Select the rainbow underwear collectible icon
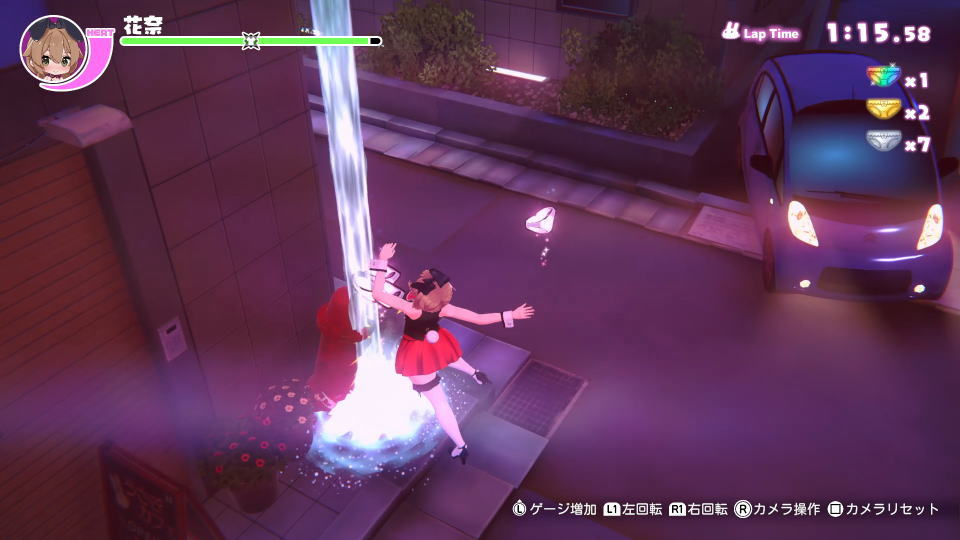The height and width of the screenshot is (540, 960). pyautogui.click(x=882, y=78)
